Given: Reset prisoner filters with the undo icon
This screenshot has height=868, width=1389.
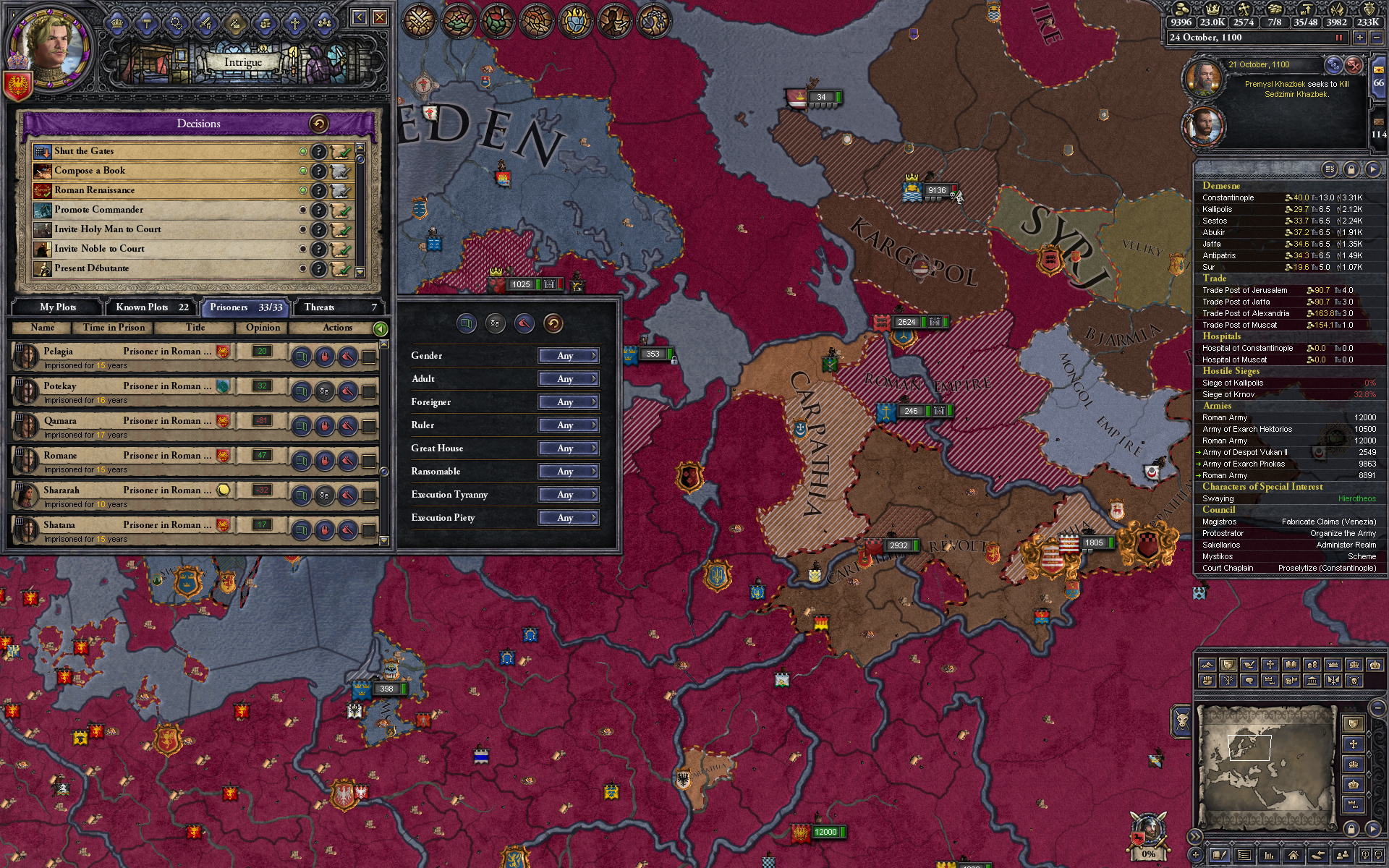Looking at the screenshot, I should point(553,323).
